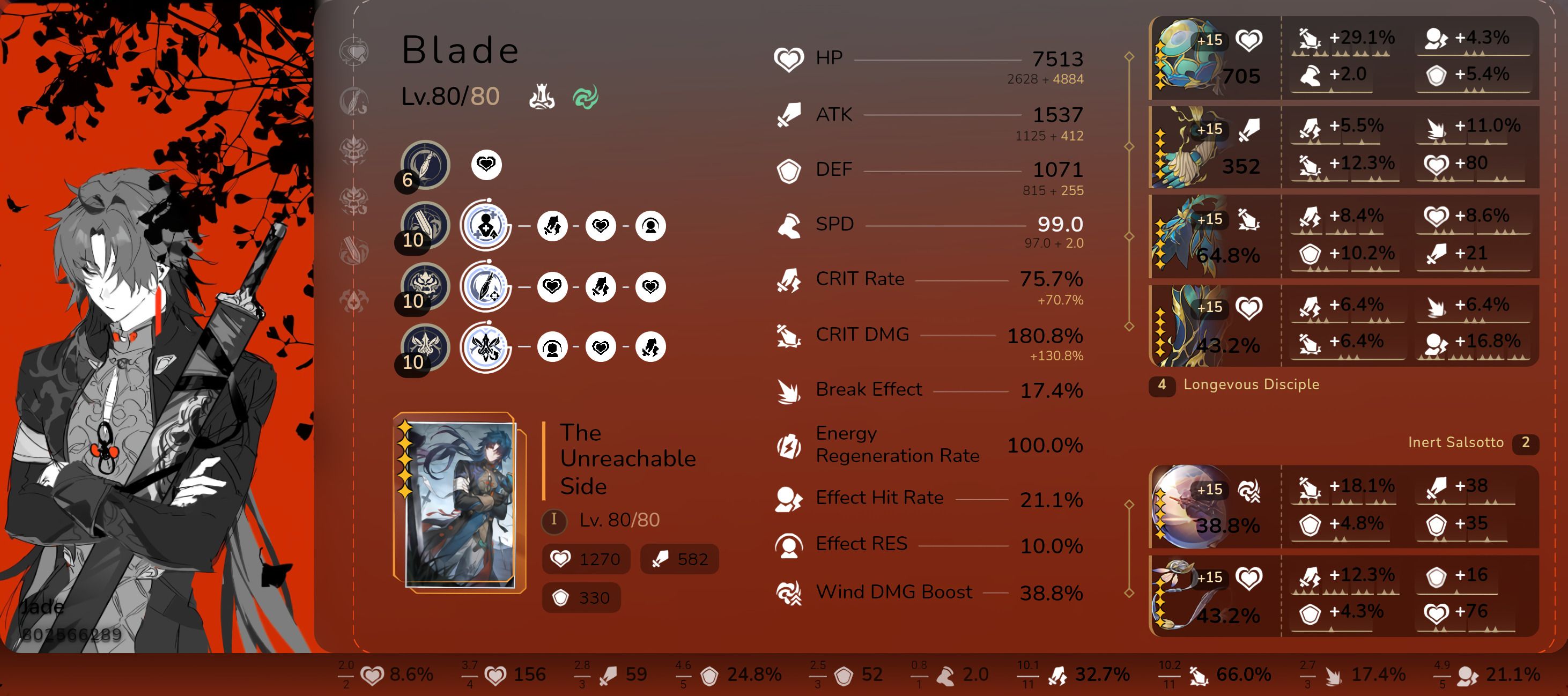Toggle the Effect RES node in the Skill trace row

[x=650, y=226]
